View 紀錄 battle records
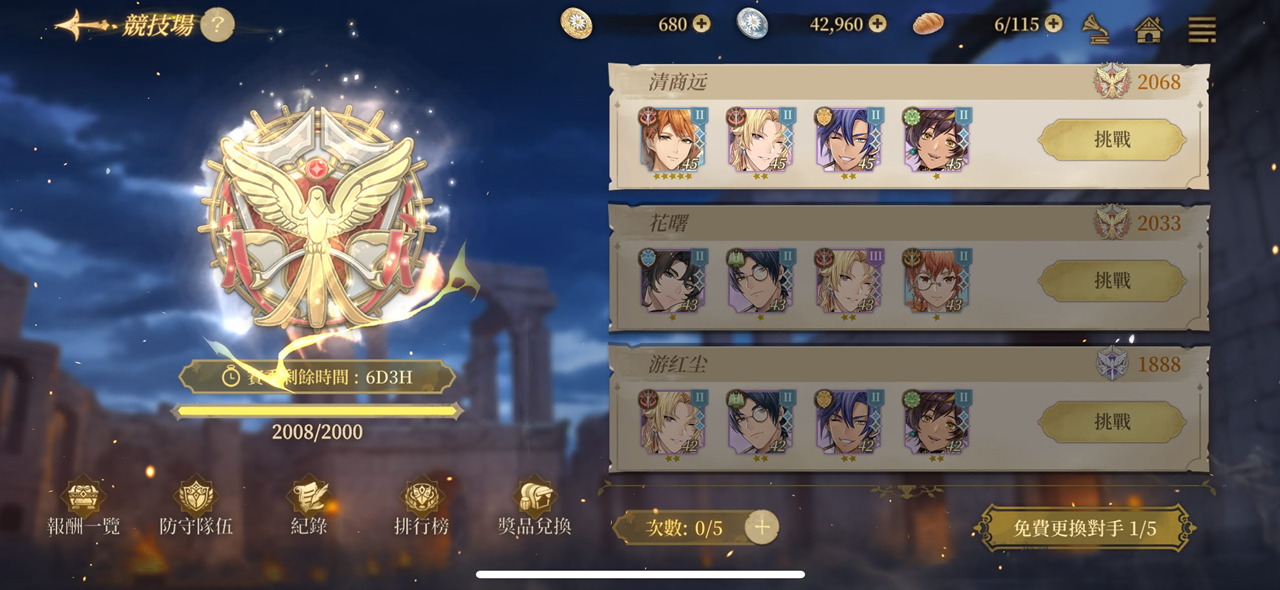Screen dimensions: 1280x590 (x=308, y=508)
